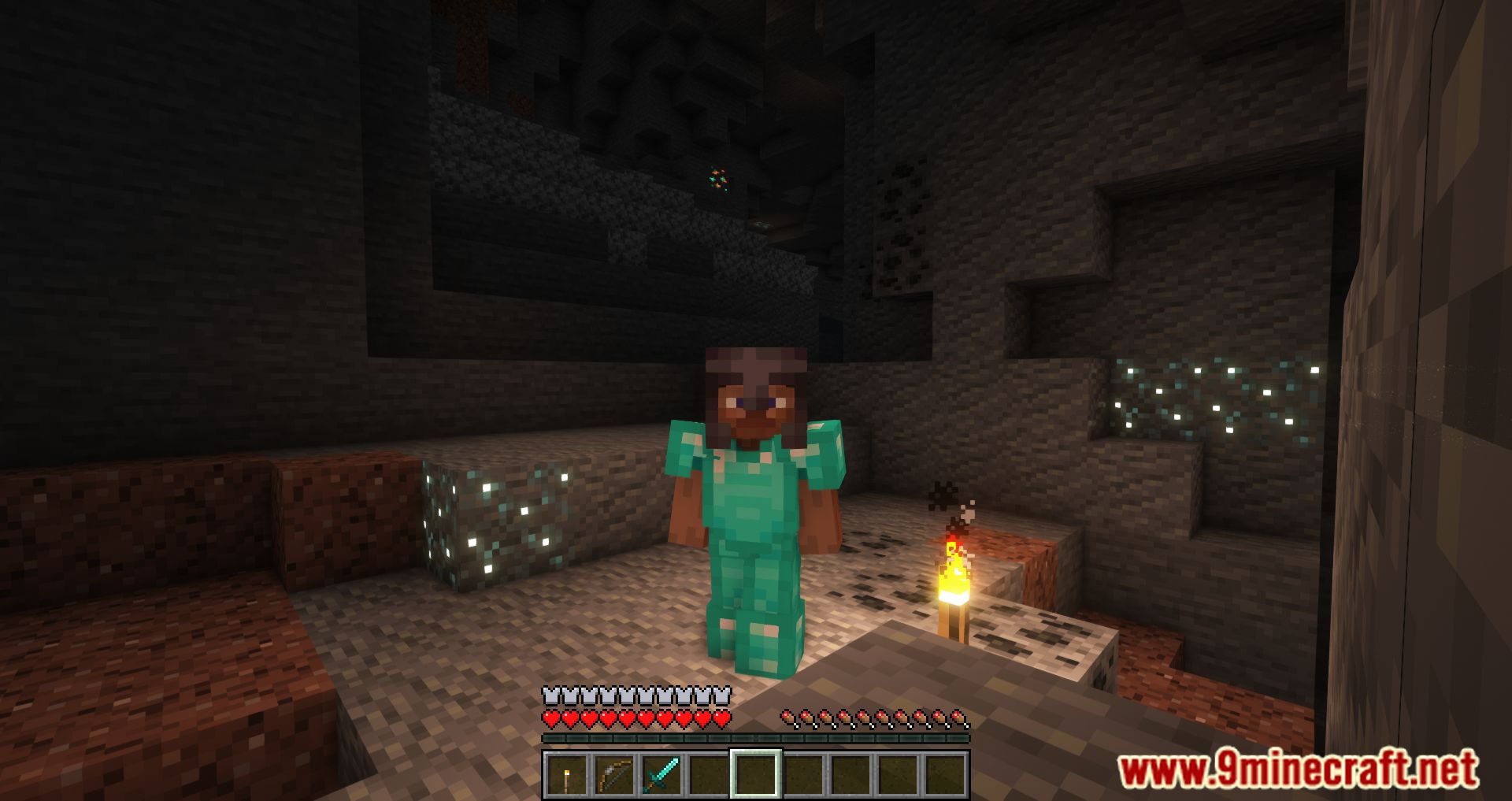This screenshot has width=1512, height=801.
Task: Click the leftmost heart in the health bar
Action: pyautogui.click(x=551, y=719)
